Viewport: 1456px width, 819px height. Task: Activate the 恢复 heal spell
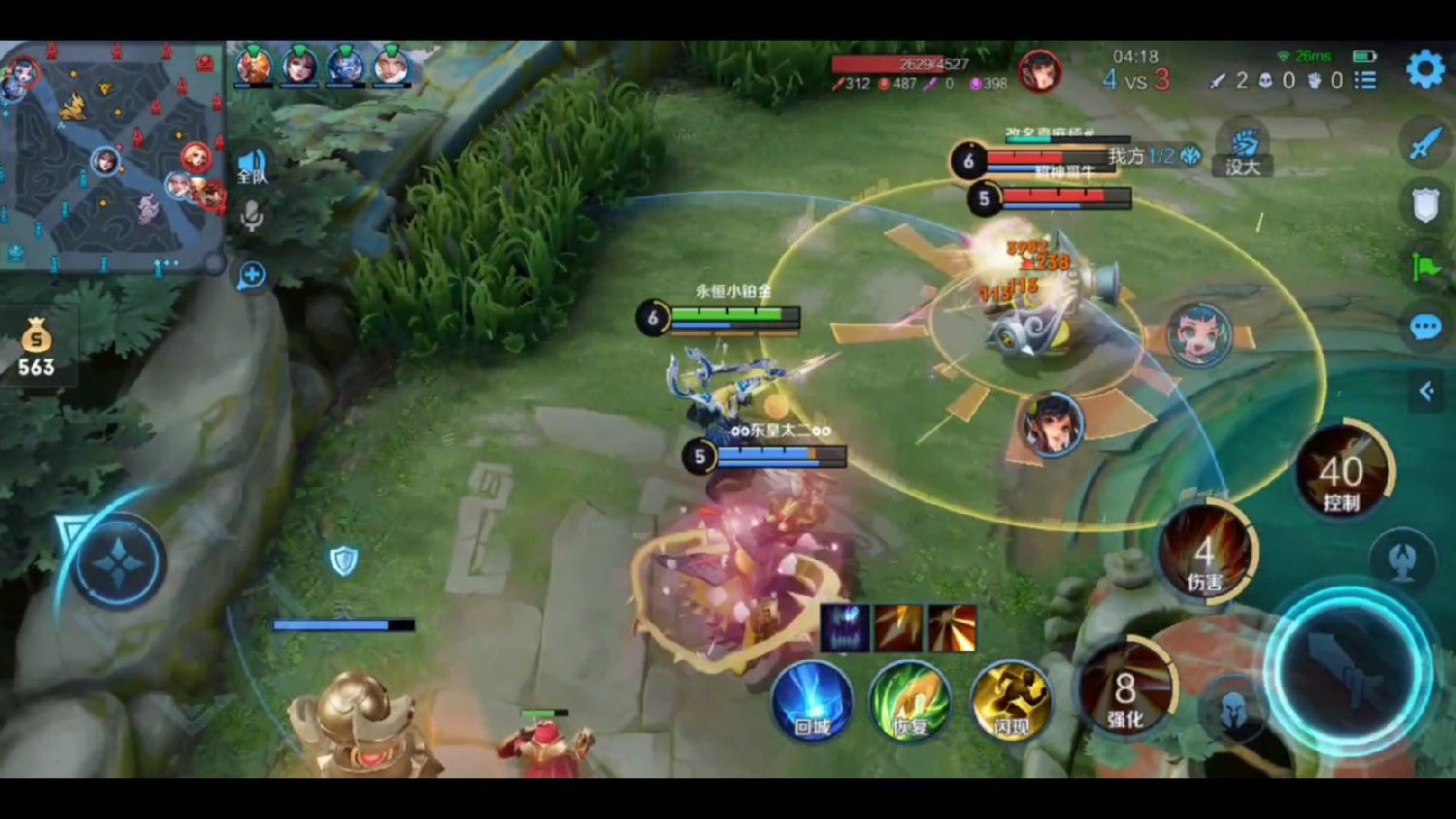910,701
